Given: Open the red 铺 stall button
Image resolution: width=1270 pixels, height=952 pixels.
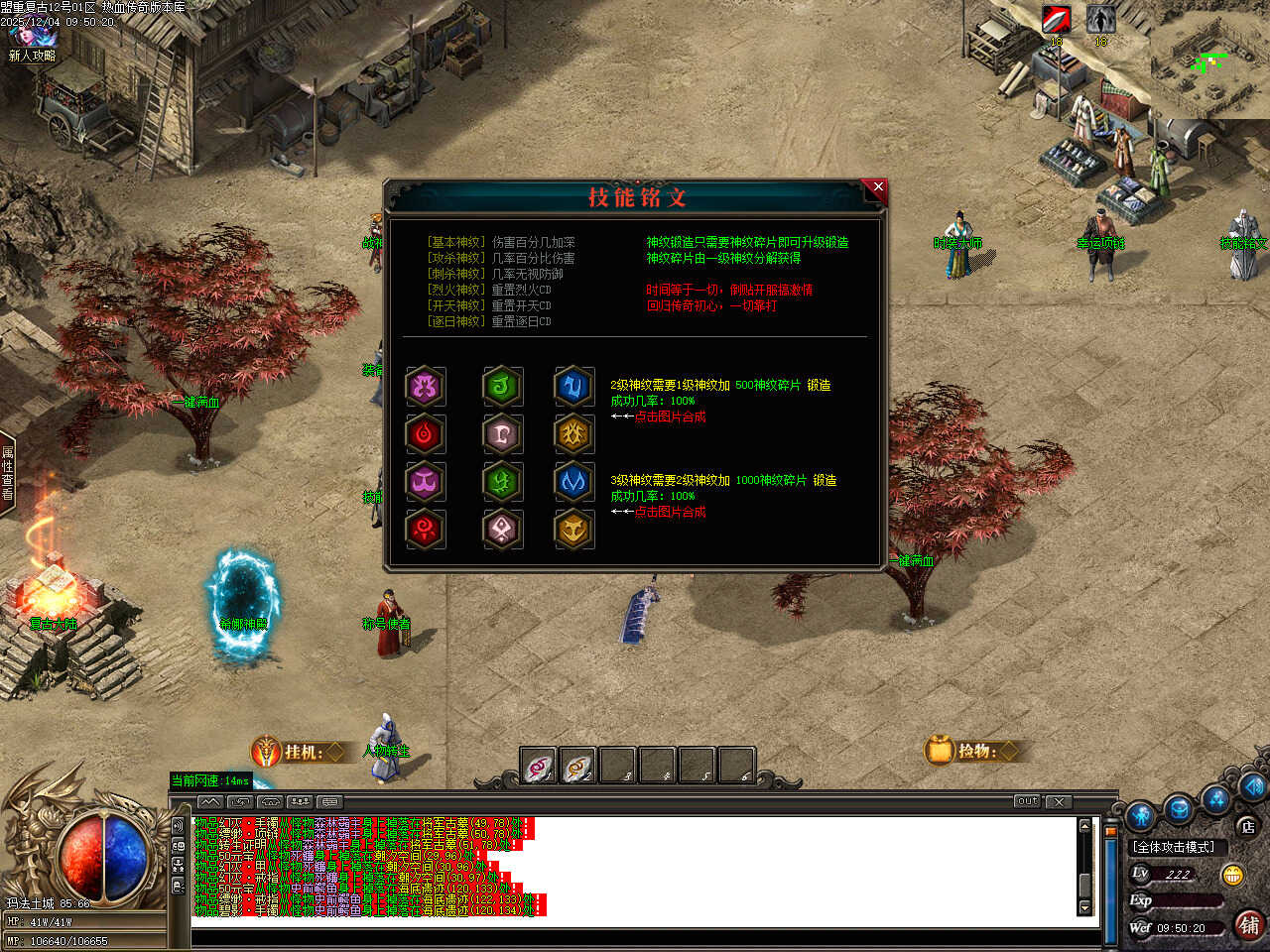Looking at the screenshot, I should pyautogui.click(x=1249, y=925).
